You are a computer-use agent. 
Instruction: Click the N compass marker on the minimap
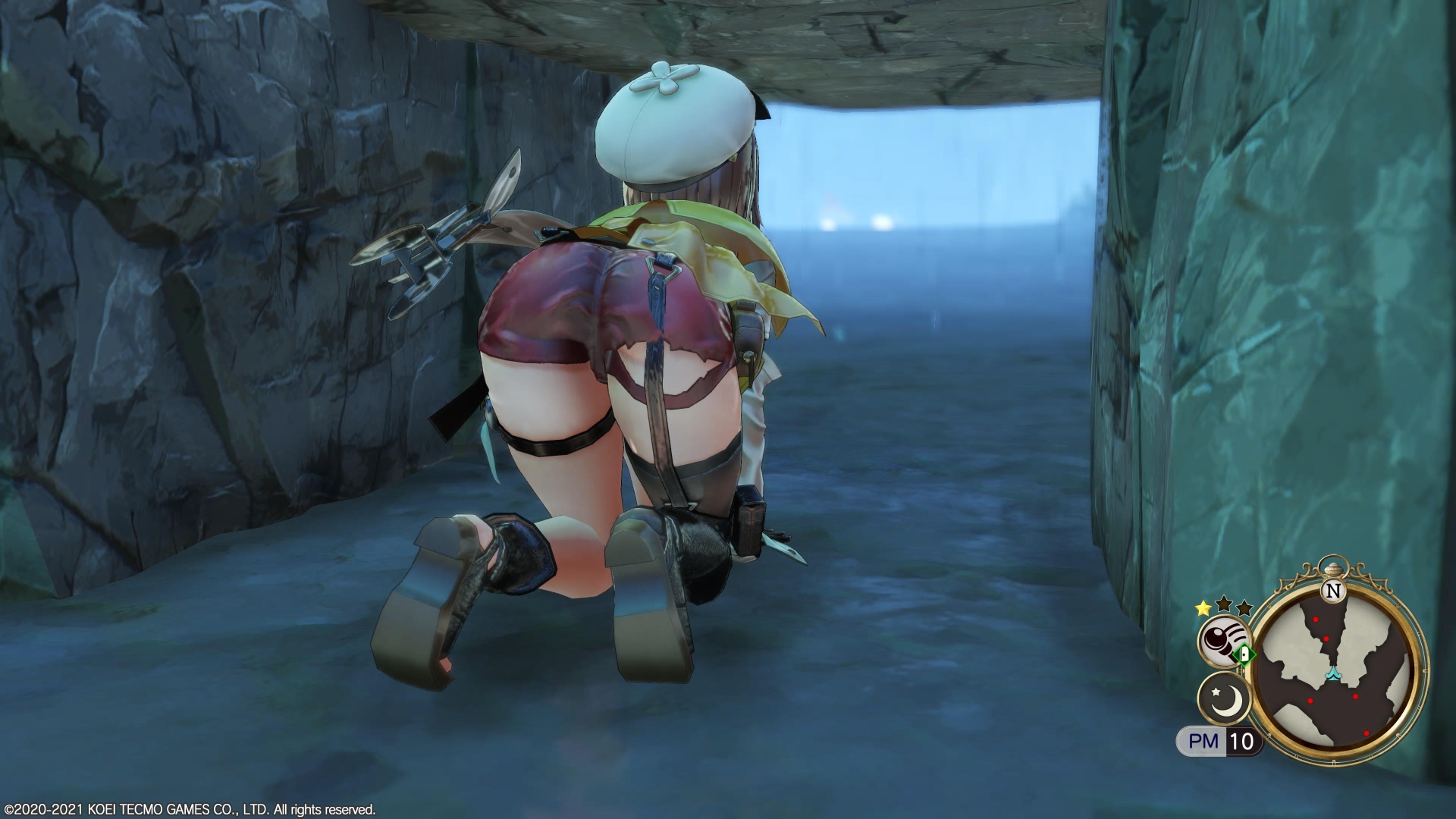(1334, 591)
